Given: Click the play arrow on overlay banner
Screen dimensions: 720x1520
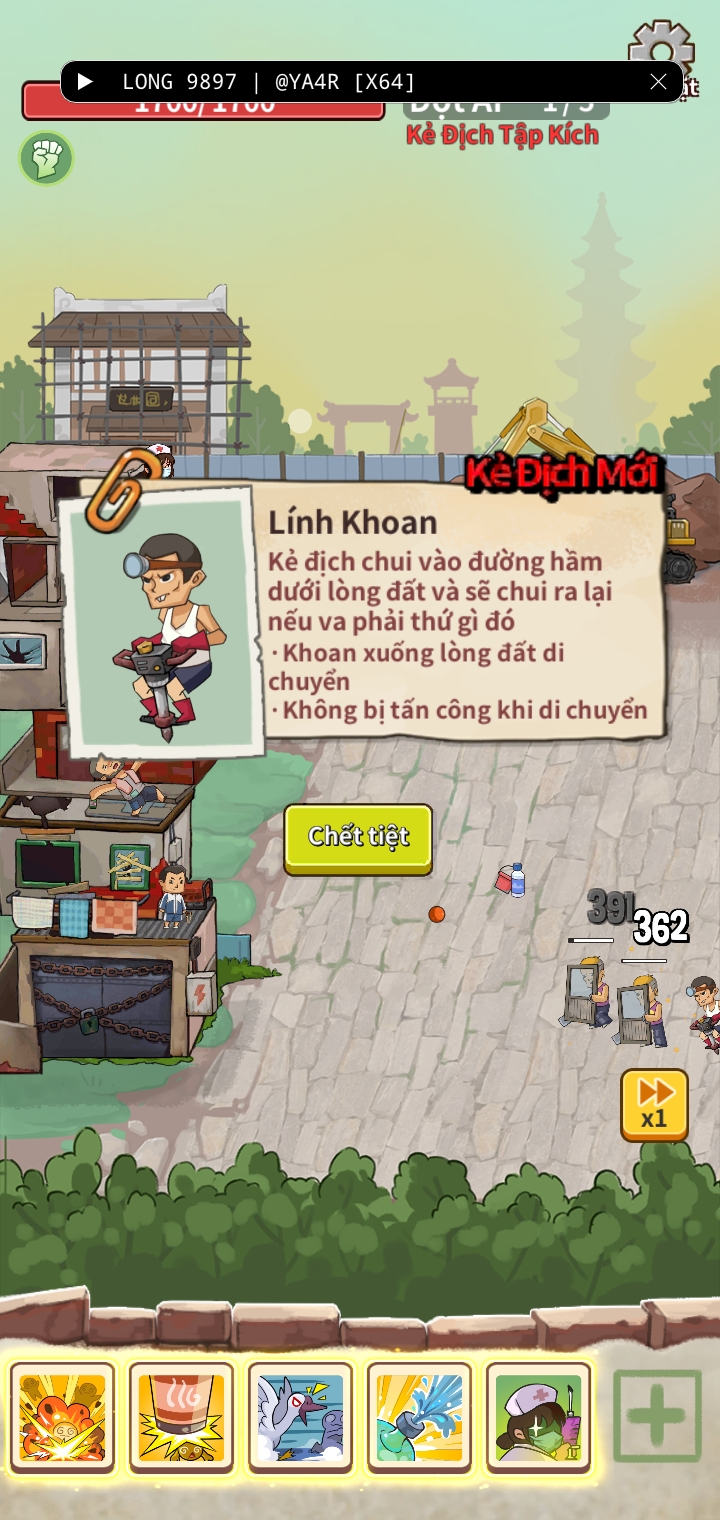Looking at the screenshot, I should pyautogui.click(x=86, y=82).
